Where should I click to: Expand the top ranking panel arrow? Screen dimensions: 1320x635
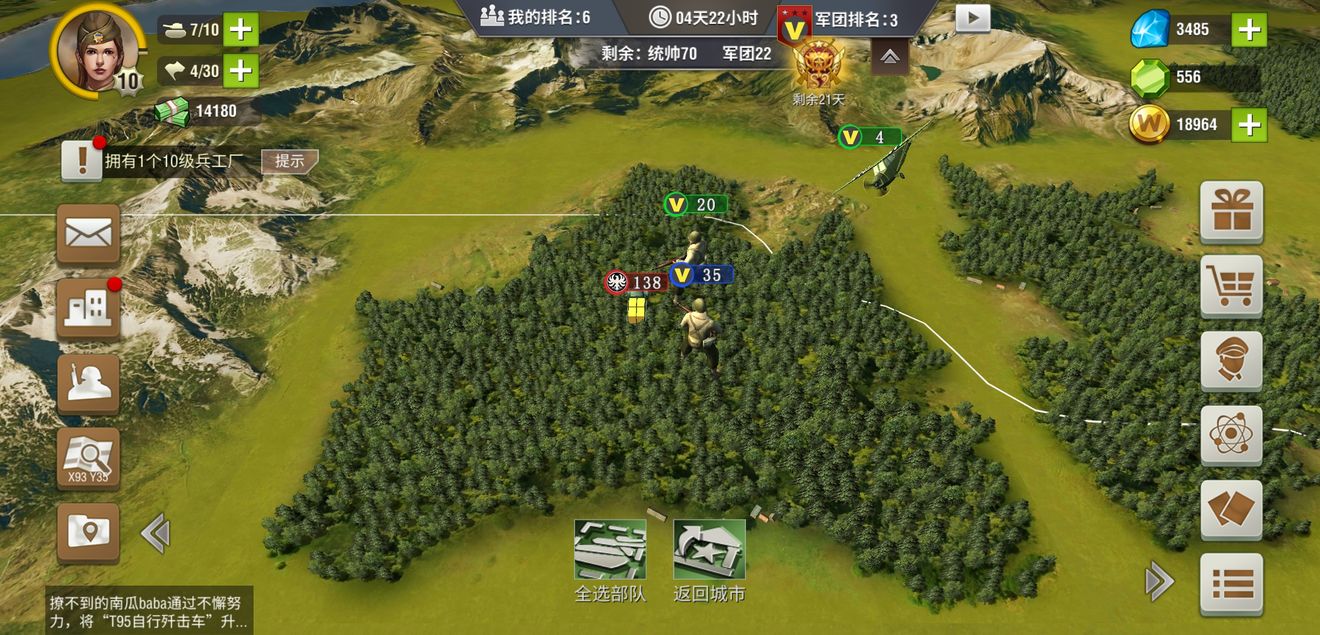889,58
